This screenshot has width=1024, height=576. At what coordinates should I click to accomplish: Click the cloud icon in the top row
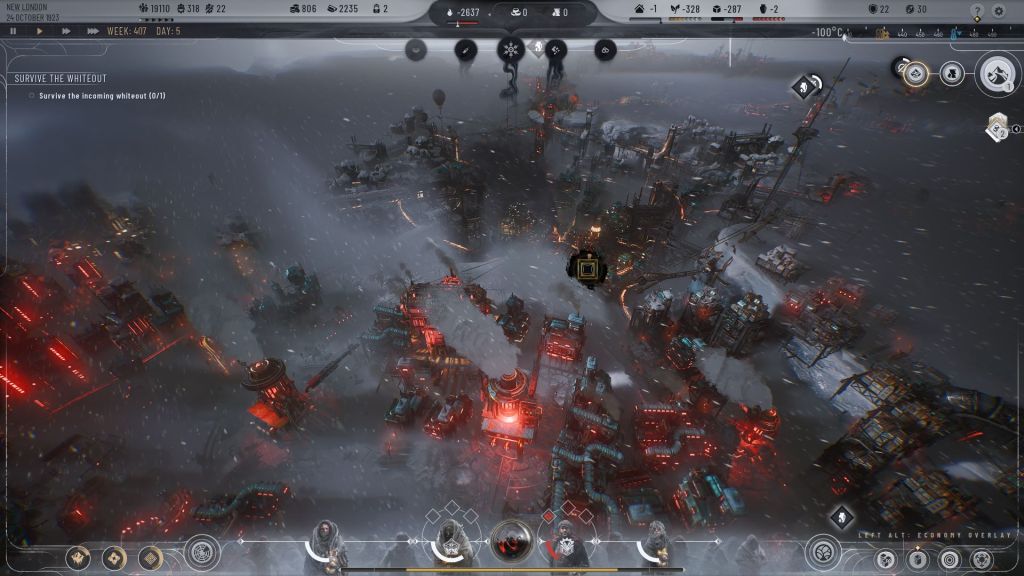(605, 48)
